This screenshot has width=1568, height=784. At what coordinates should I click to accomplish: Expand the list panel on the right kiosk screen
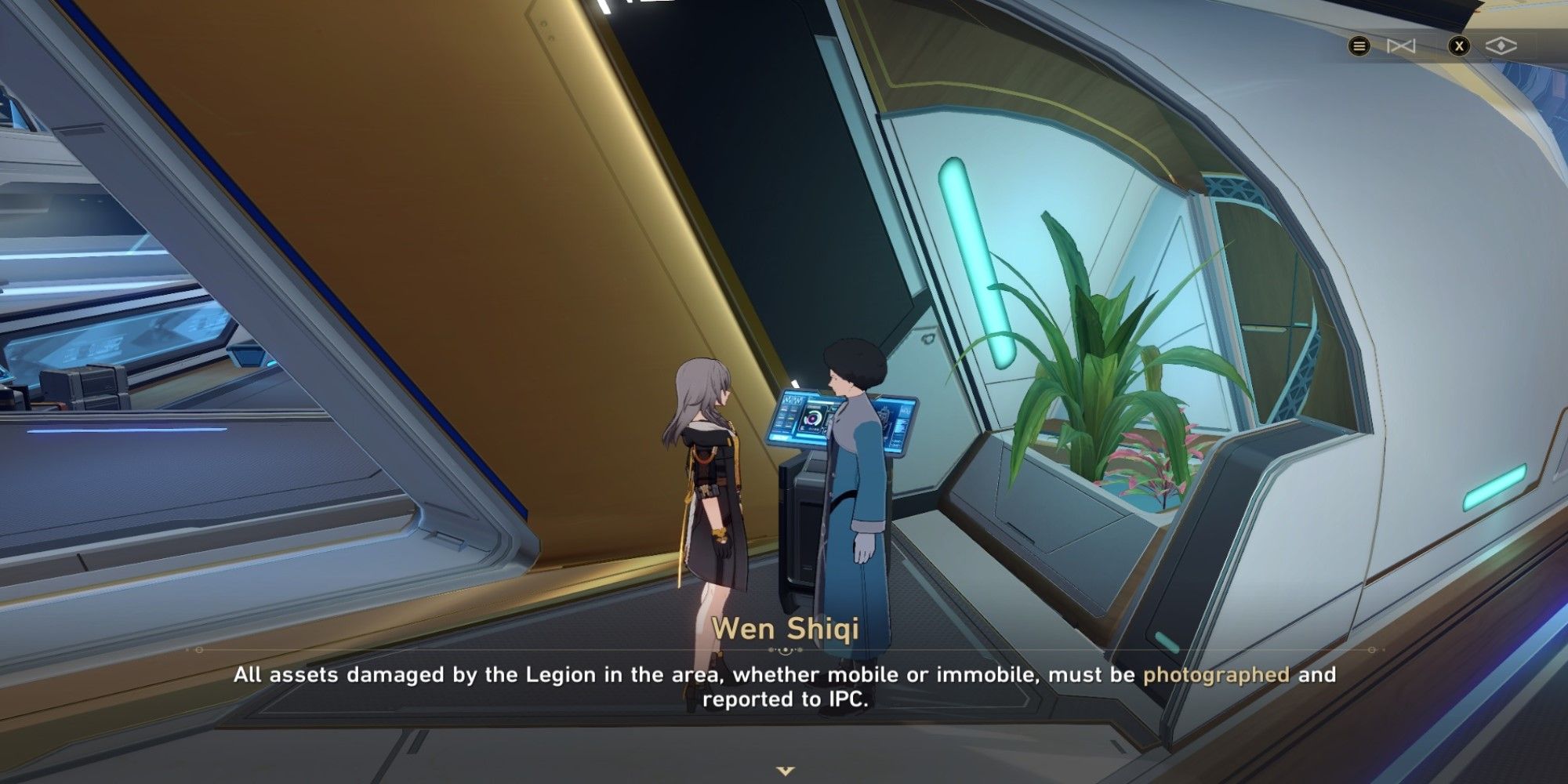coord(900,427)
